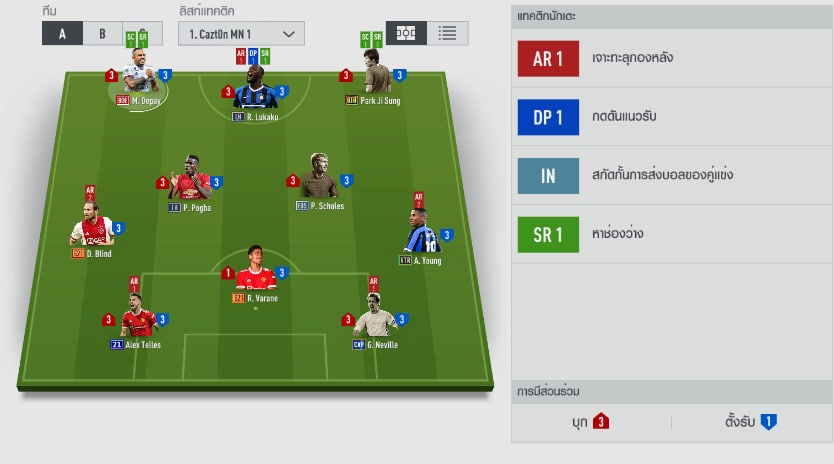Select D. Blind on the left flank
This screenshot has width=834, height=464.
point(92,230)
